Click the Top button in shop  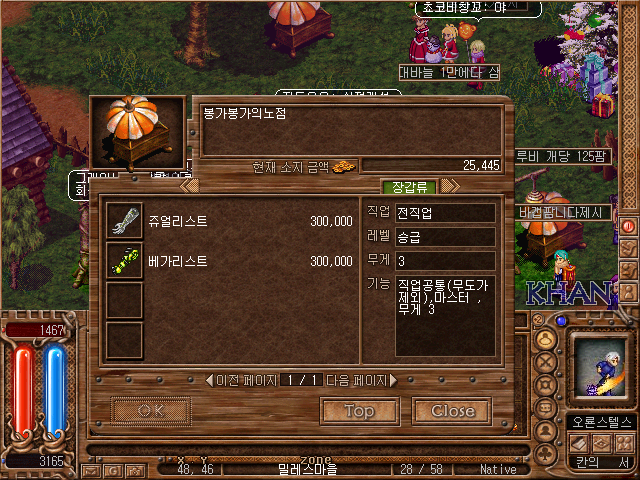tap(359, 411)
